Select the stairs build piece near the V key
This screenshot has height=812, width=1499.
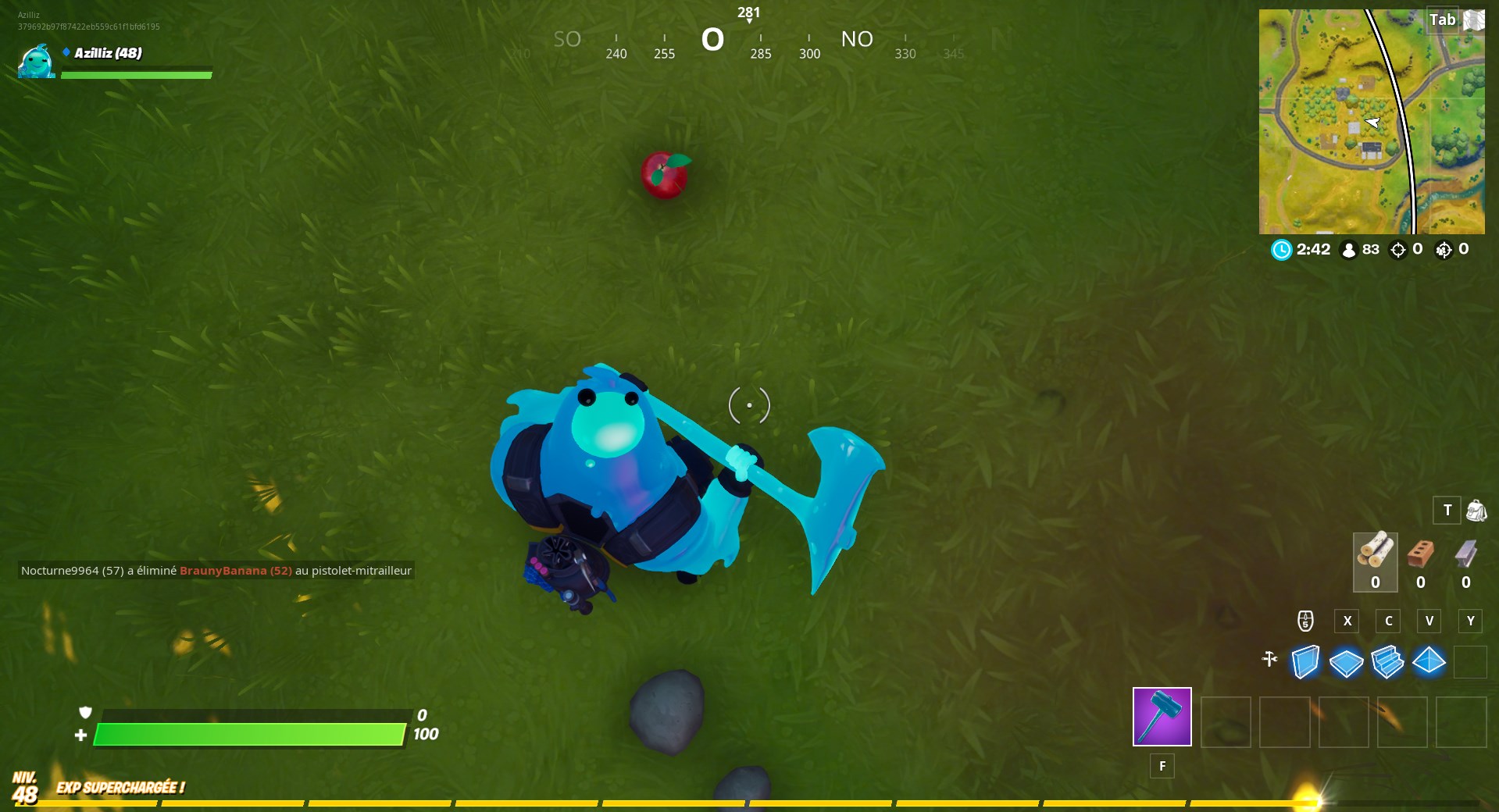pos(1388,662)
